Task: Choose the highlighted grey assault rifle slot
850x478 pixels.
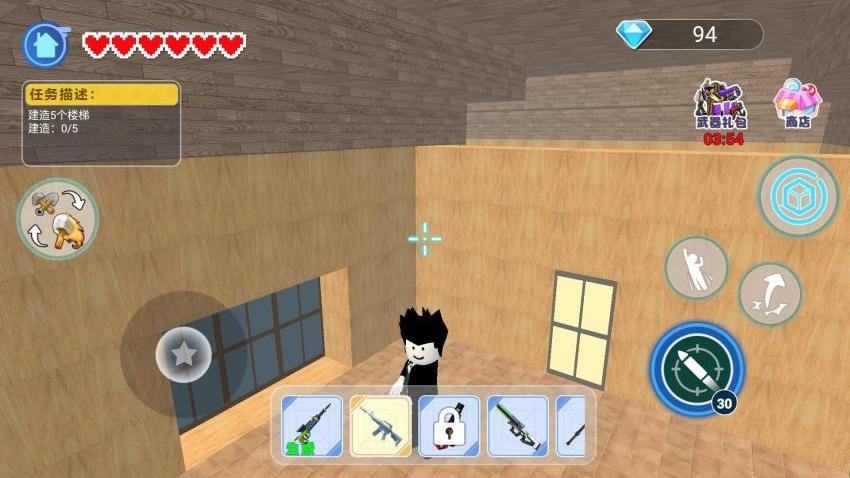Action: [380, 425]
